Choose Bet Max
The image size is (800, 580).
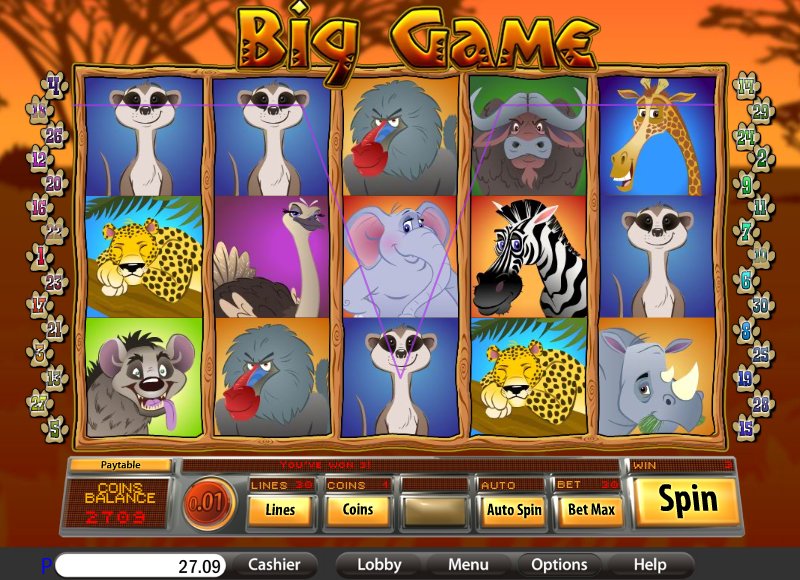tap(589, 510)
